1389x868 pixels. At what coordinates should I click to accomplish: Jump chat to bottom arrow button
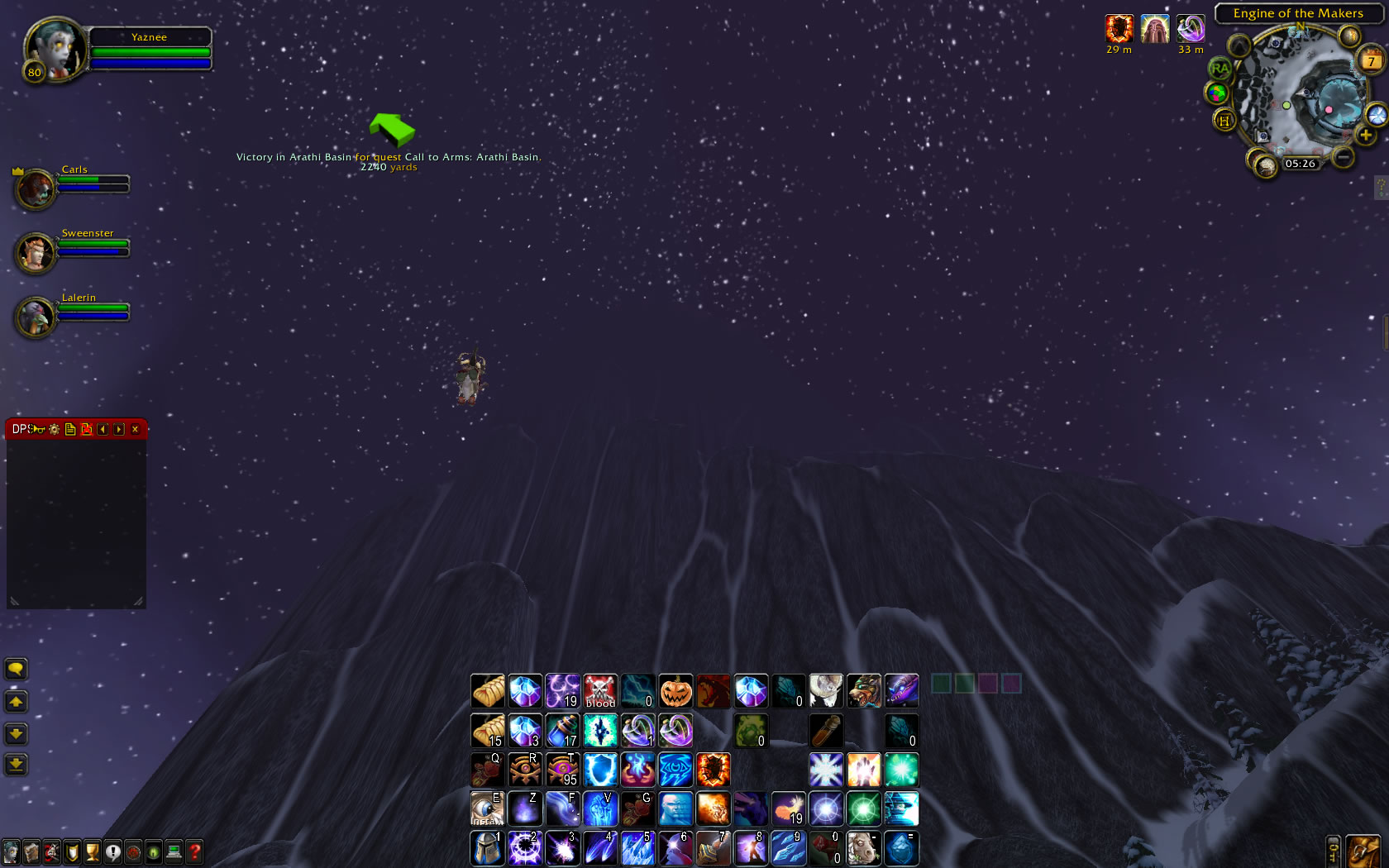pos(16,764)
